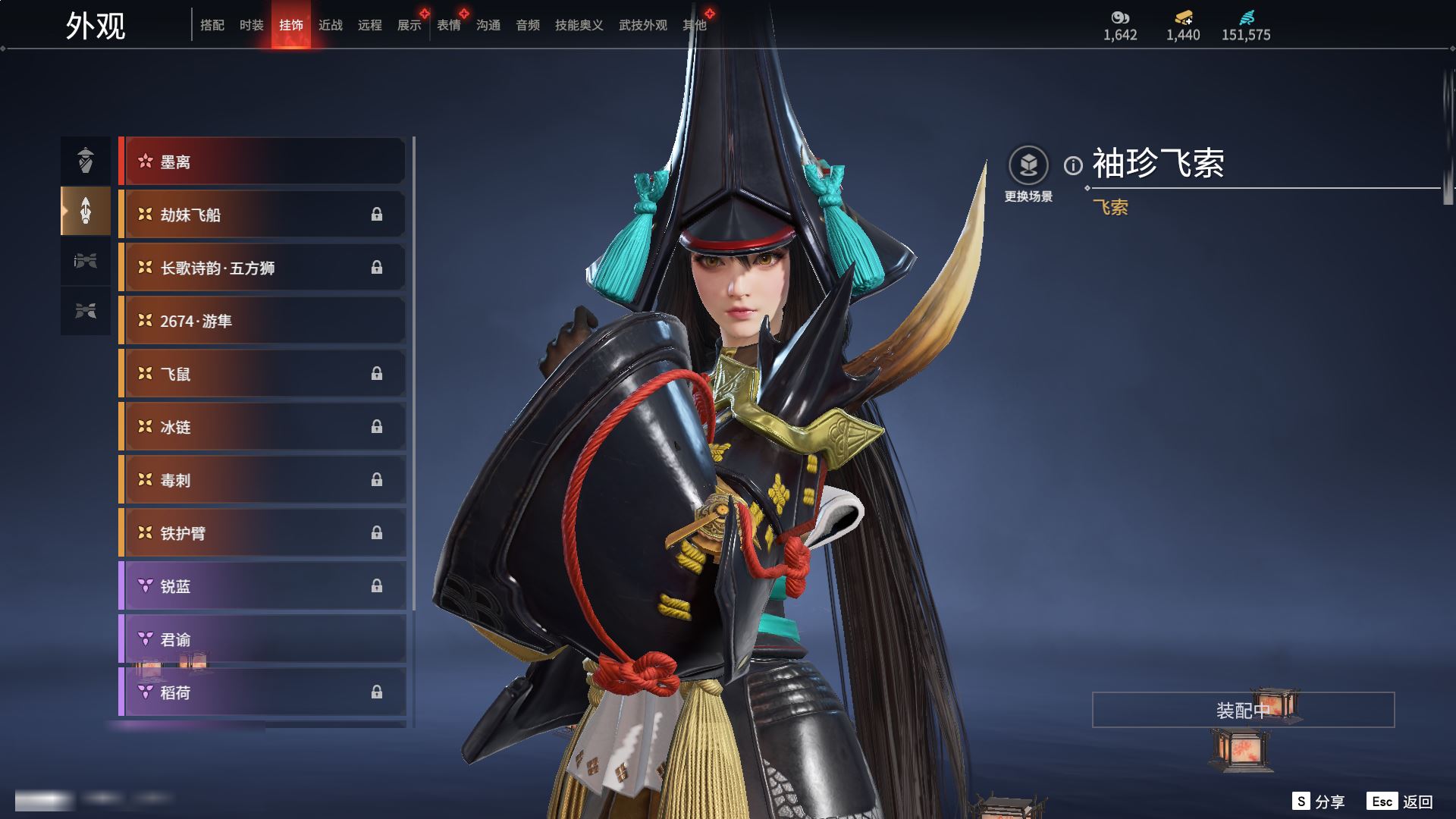The width and height of the screenshot is (1456, 819).
Task: Choose the 铁护臂 accessory row
Action: (262, 533)
